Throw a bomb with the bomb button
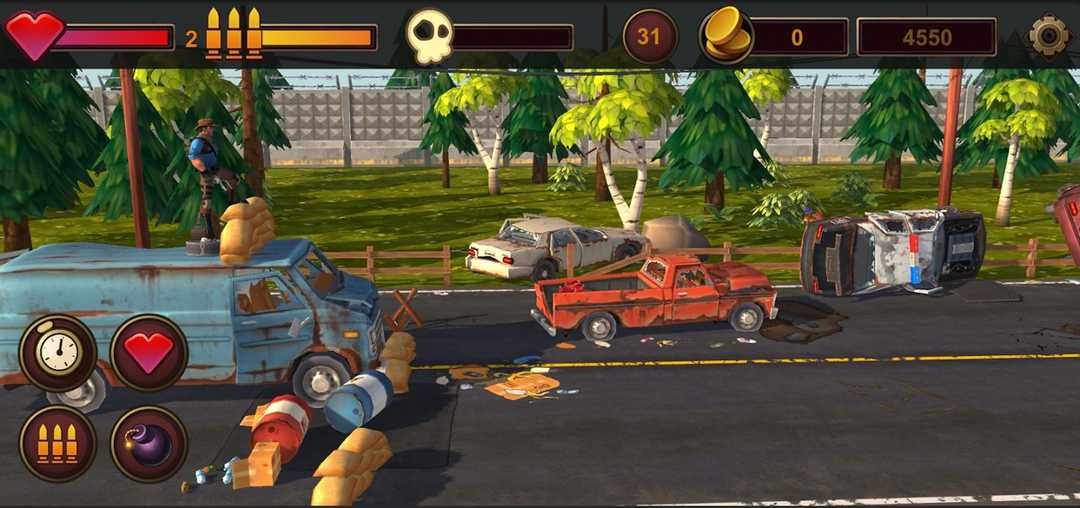 click(149, 443)
